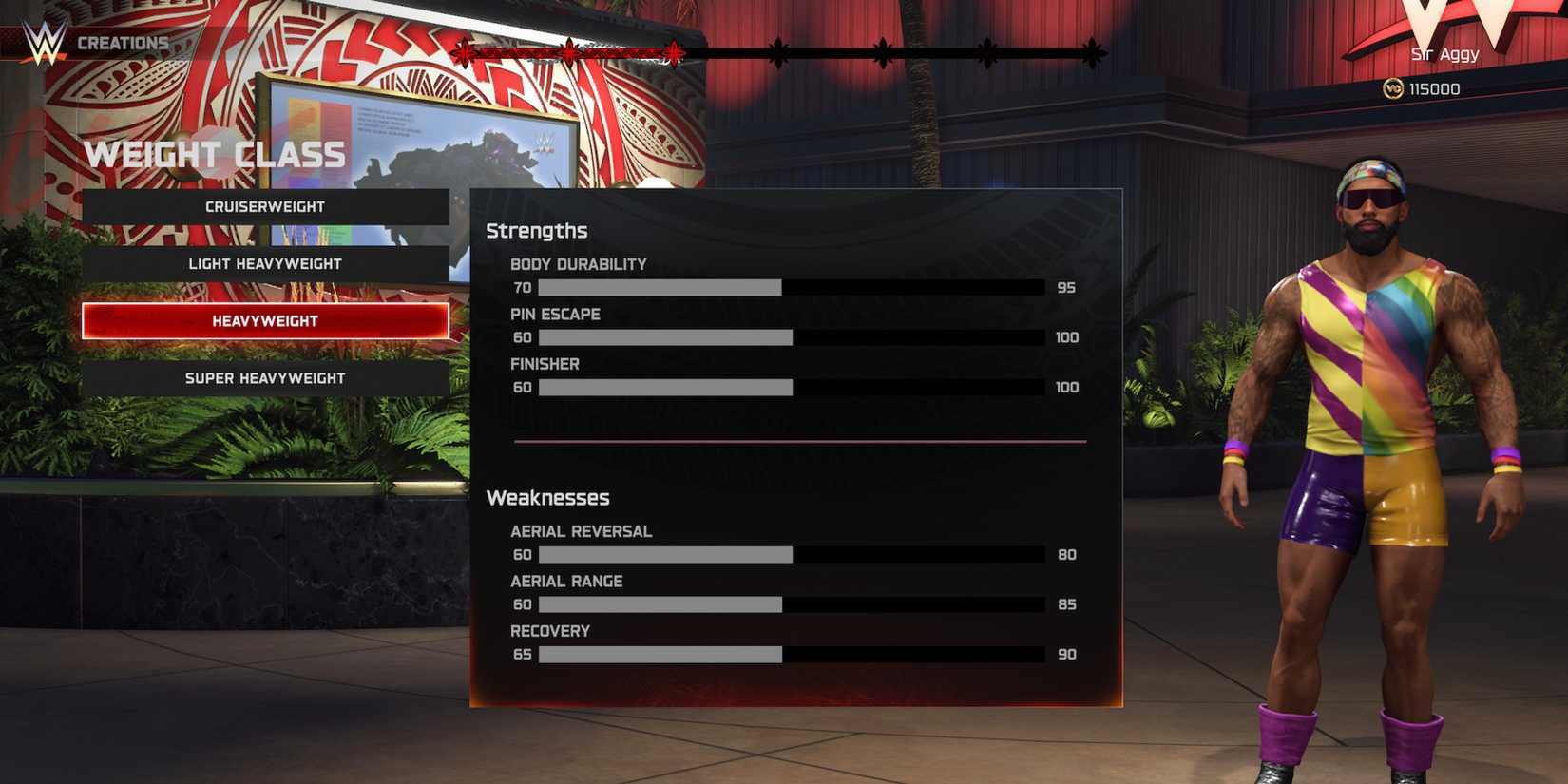Click the 115000 VC balance display
The width and height of the screenshot is (1568, 784).
pos(1435,88)
